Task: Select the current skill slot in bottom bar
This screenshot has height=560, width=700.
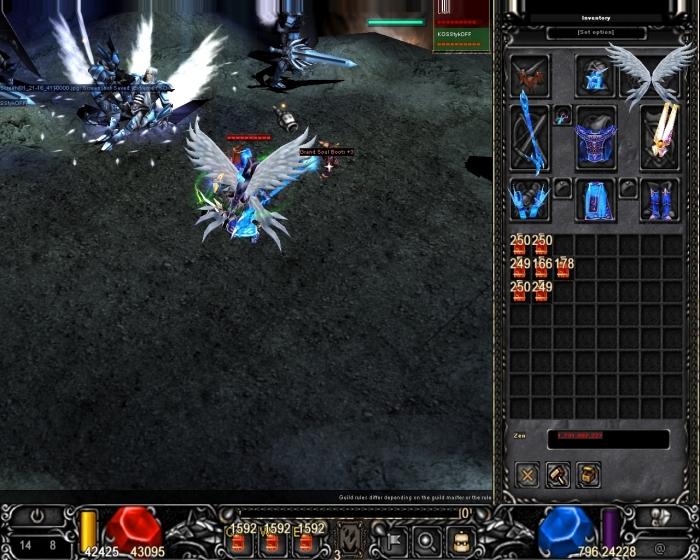Action: (350, 537)
